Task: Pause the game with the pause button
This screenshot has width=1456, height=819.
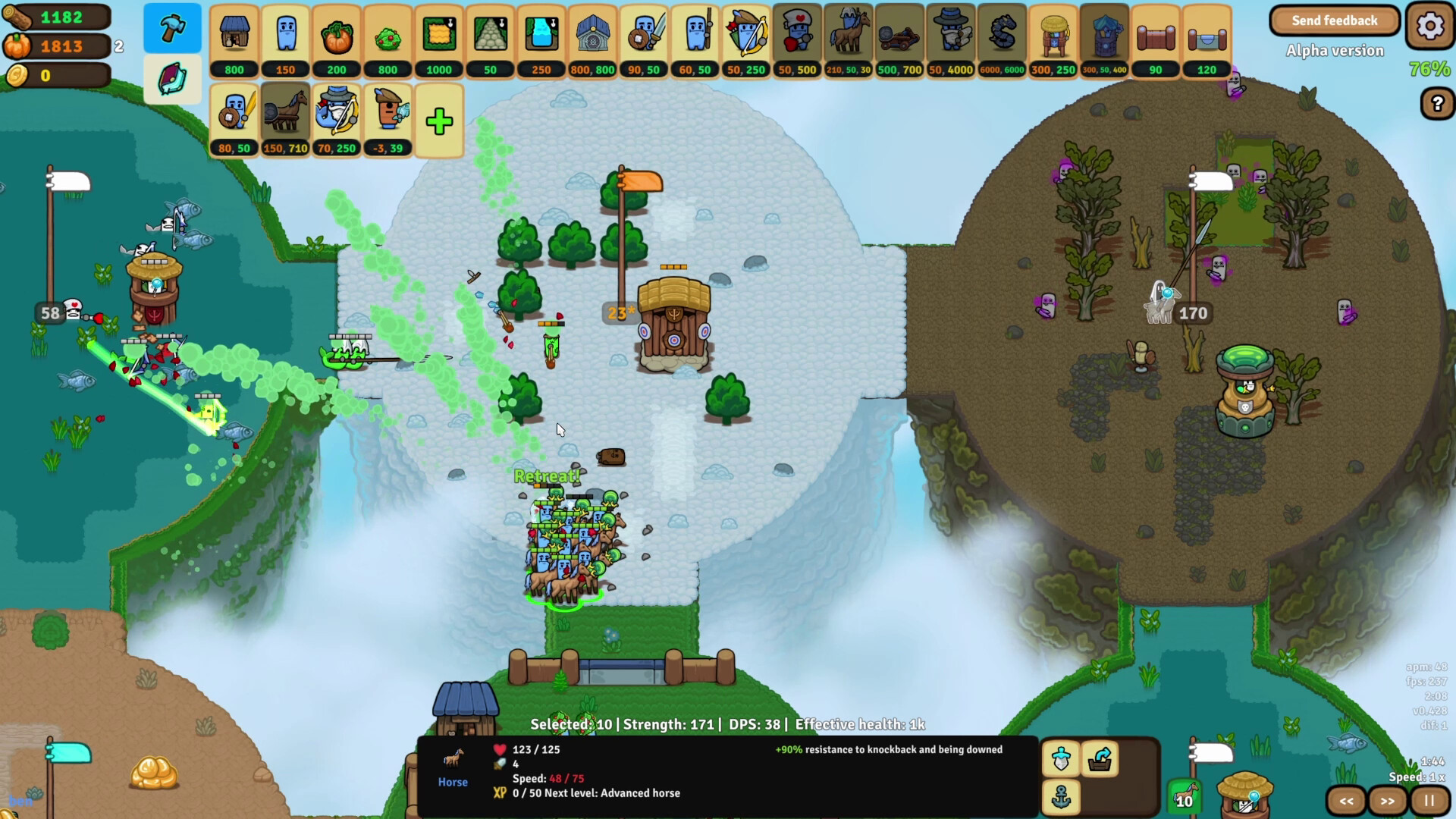Action: point(1429,800)
